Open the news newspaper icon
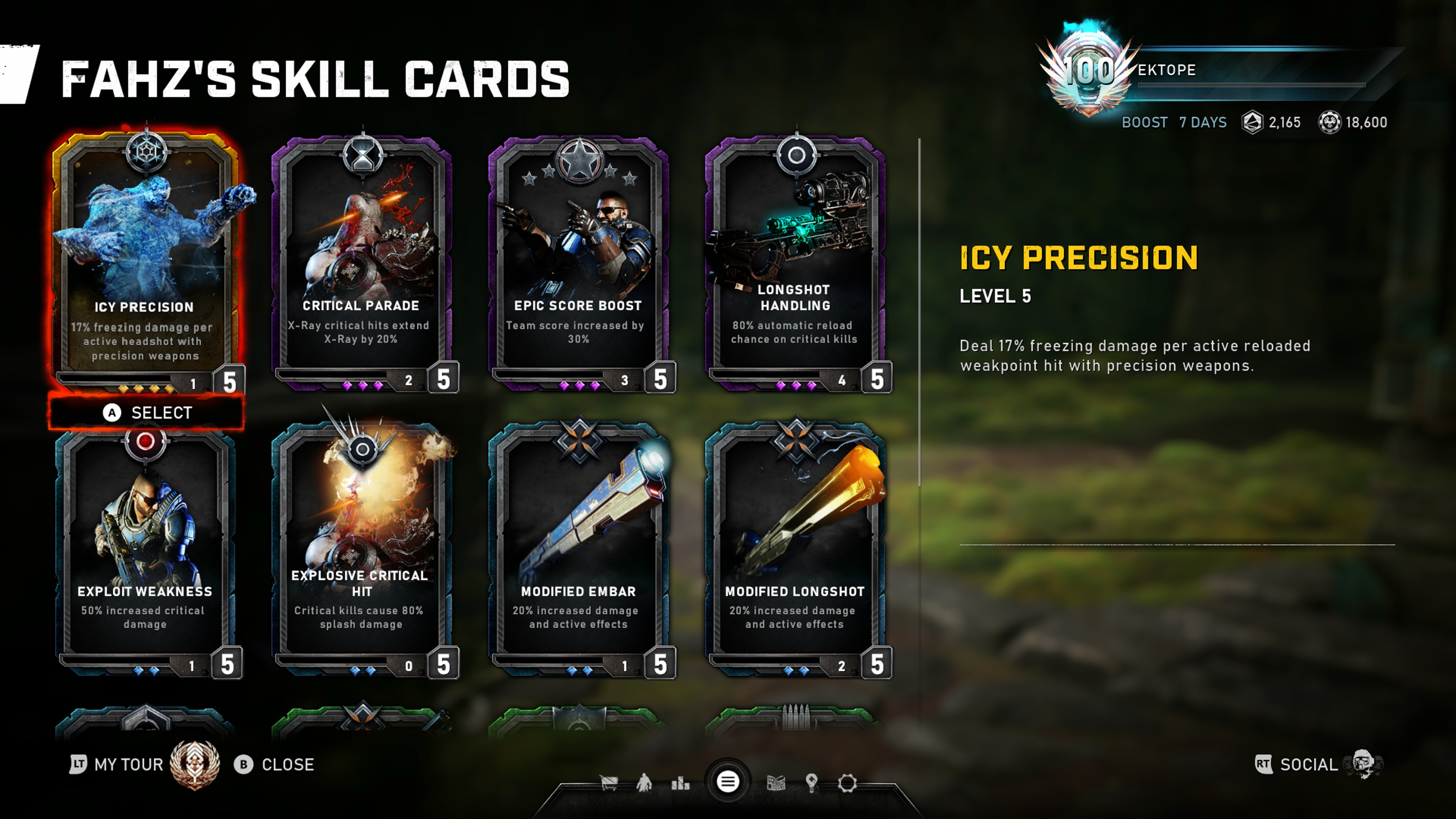The image size is (1456, 819). (775, 783)
